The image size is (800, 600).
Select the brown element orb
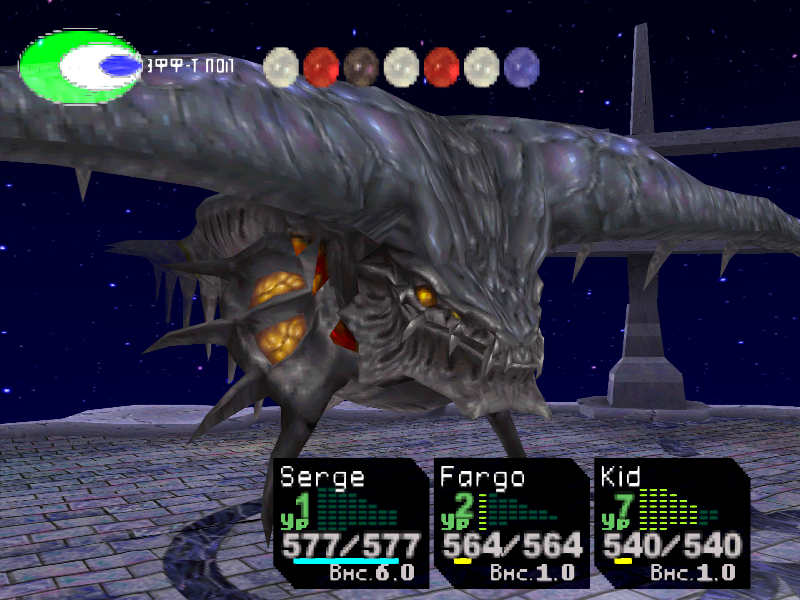point(361,66)
